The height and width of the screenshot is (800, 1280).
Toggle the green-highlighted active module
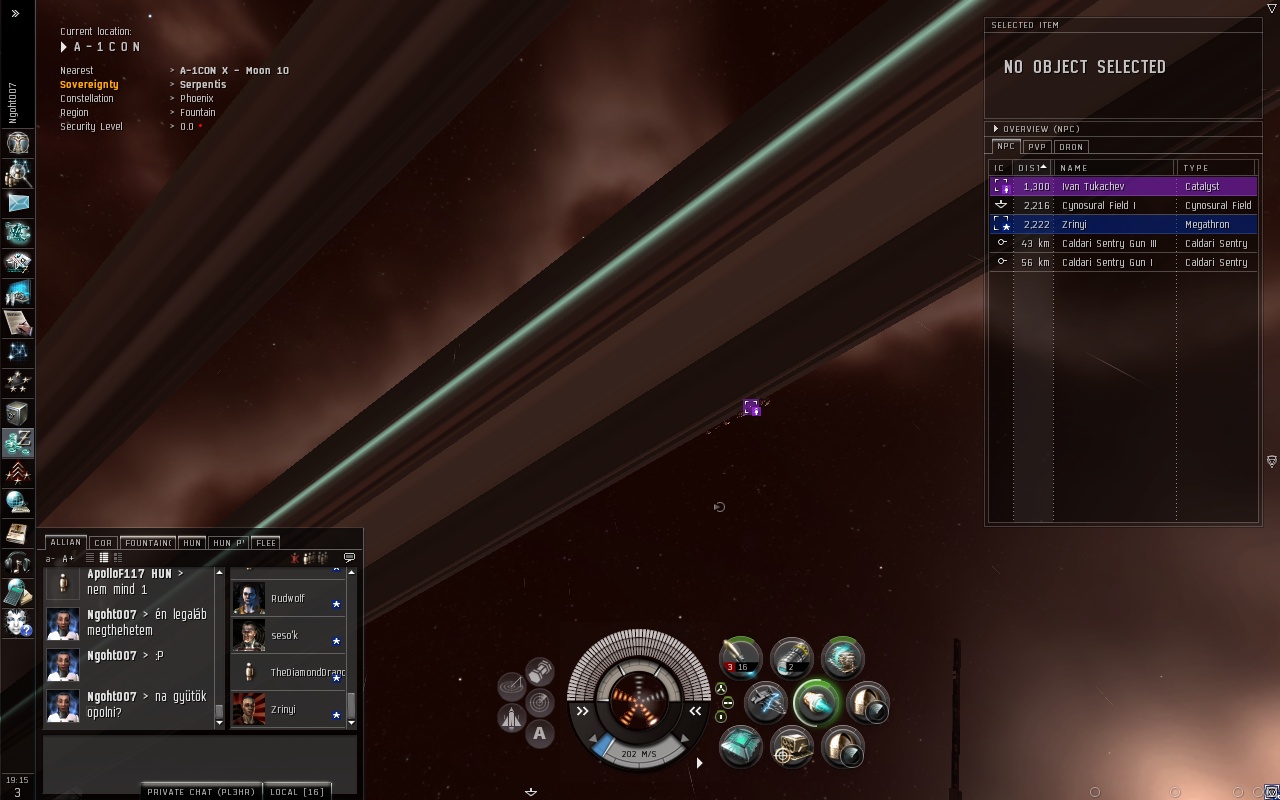[816, 703]
